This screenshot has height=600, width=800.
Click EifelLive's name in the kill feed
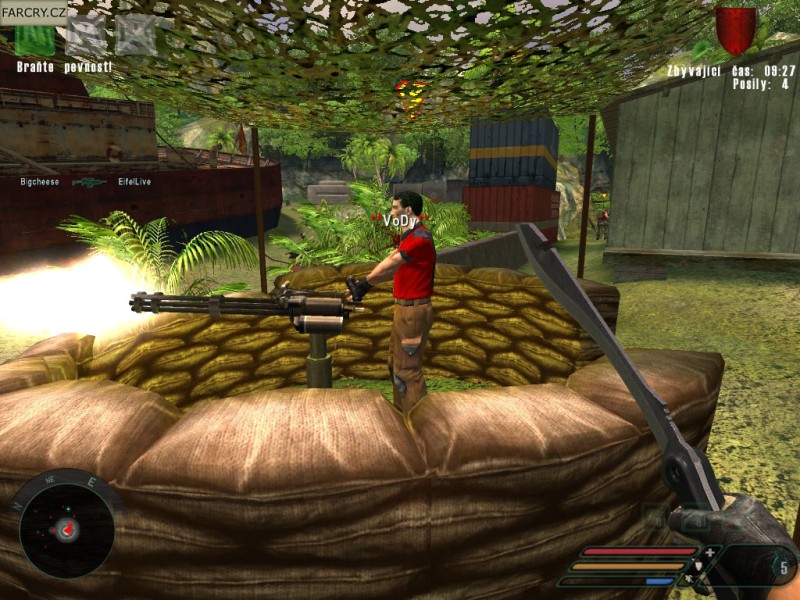coord(135,183)
